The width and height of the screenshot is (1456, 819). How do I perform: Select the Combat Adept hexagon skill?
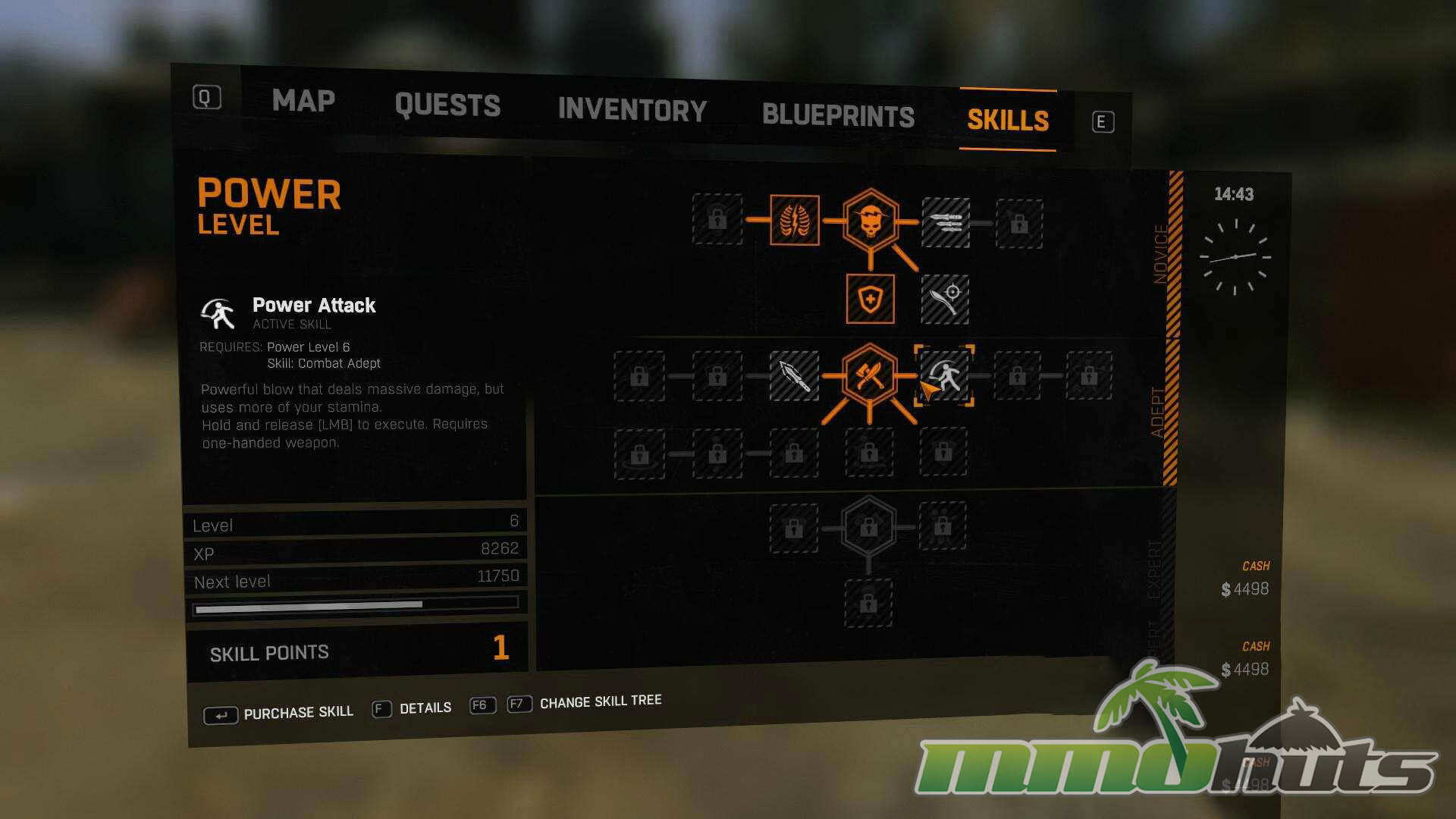point(869,375)
